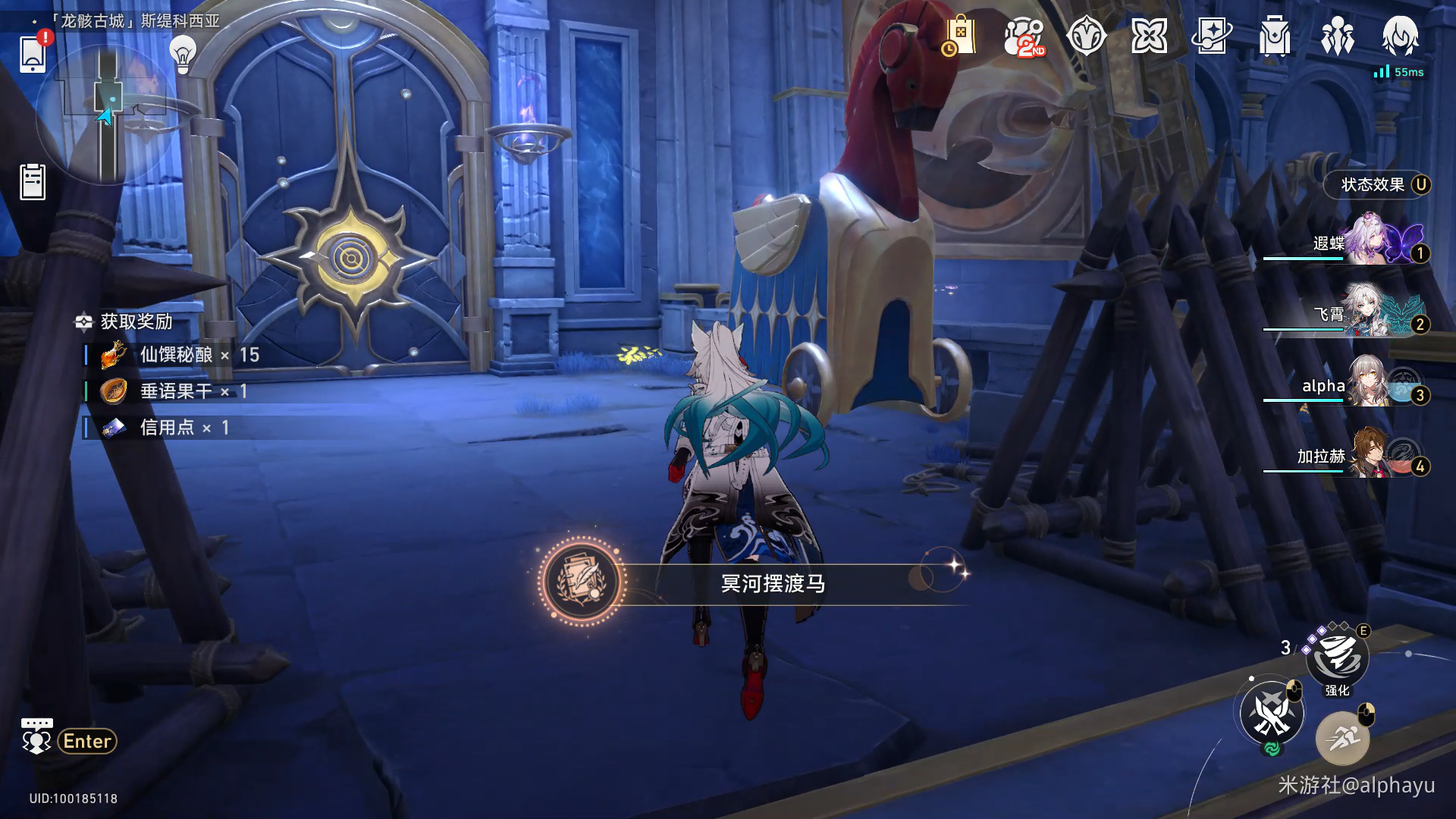This screenshot has width=1456, height=819.
Task: Tap the lightbulb hint icon
Action: 183,55
